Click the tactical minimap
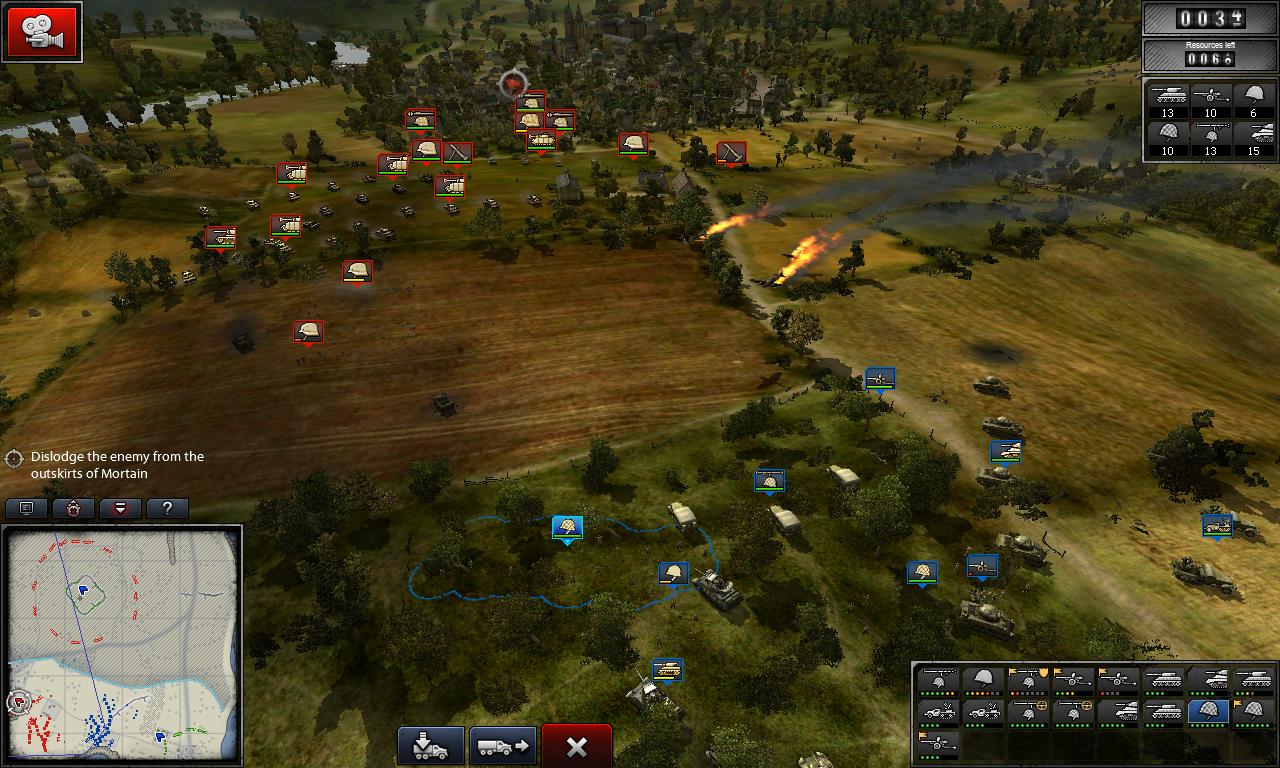1280x768 pixels. coord(123,645)
